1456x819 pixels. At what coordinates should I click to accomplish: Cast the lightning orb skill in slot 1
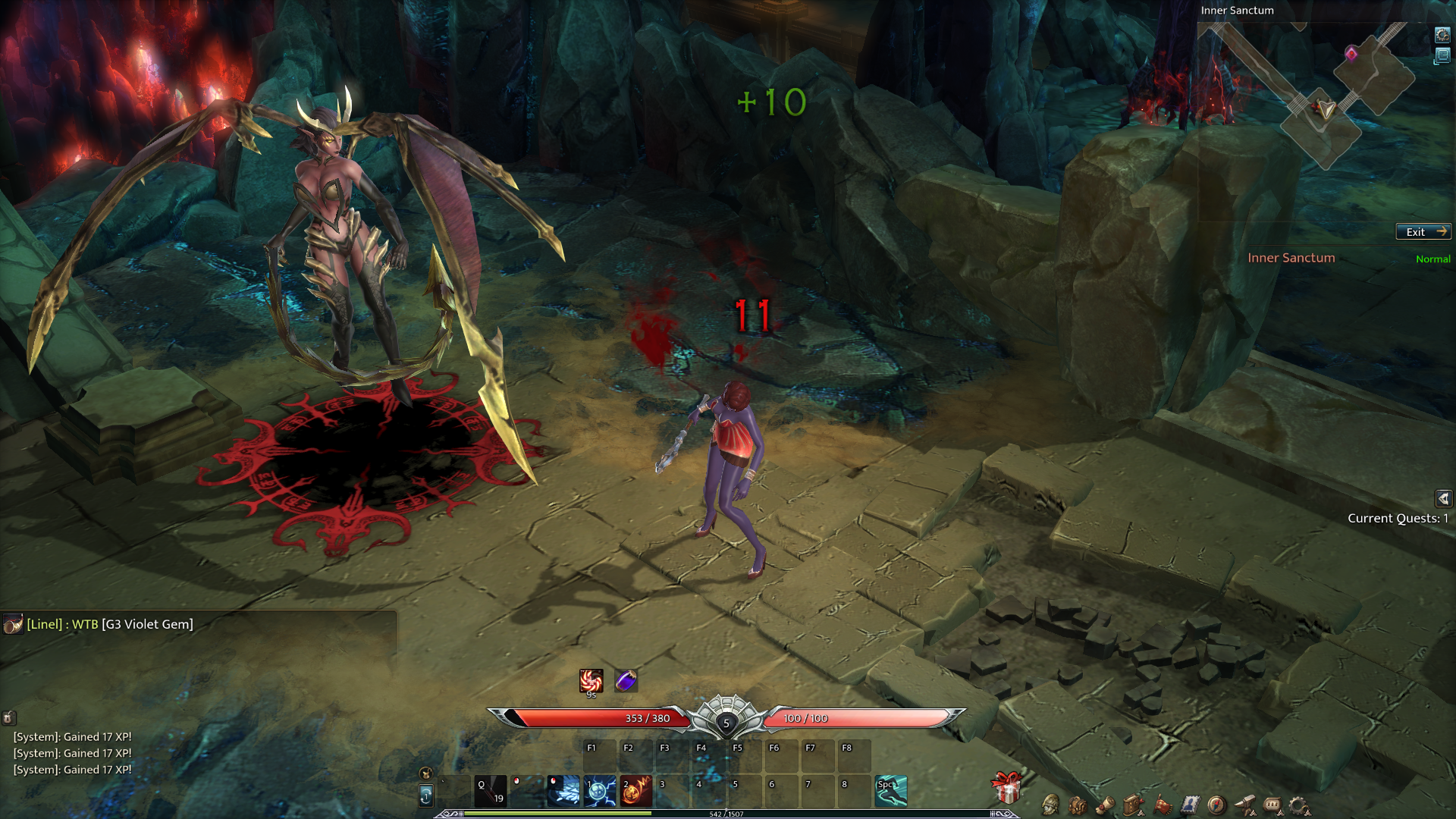point(600,791)
